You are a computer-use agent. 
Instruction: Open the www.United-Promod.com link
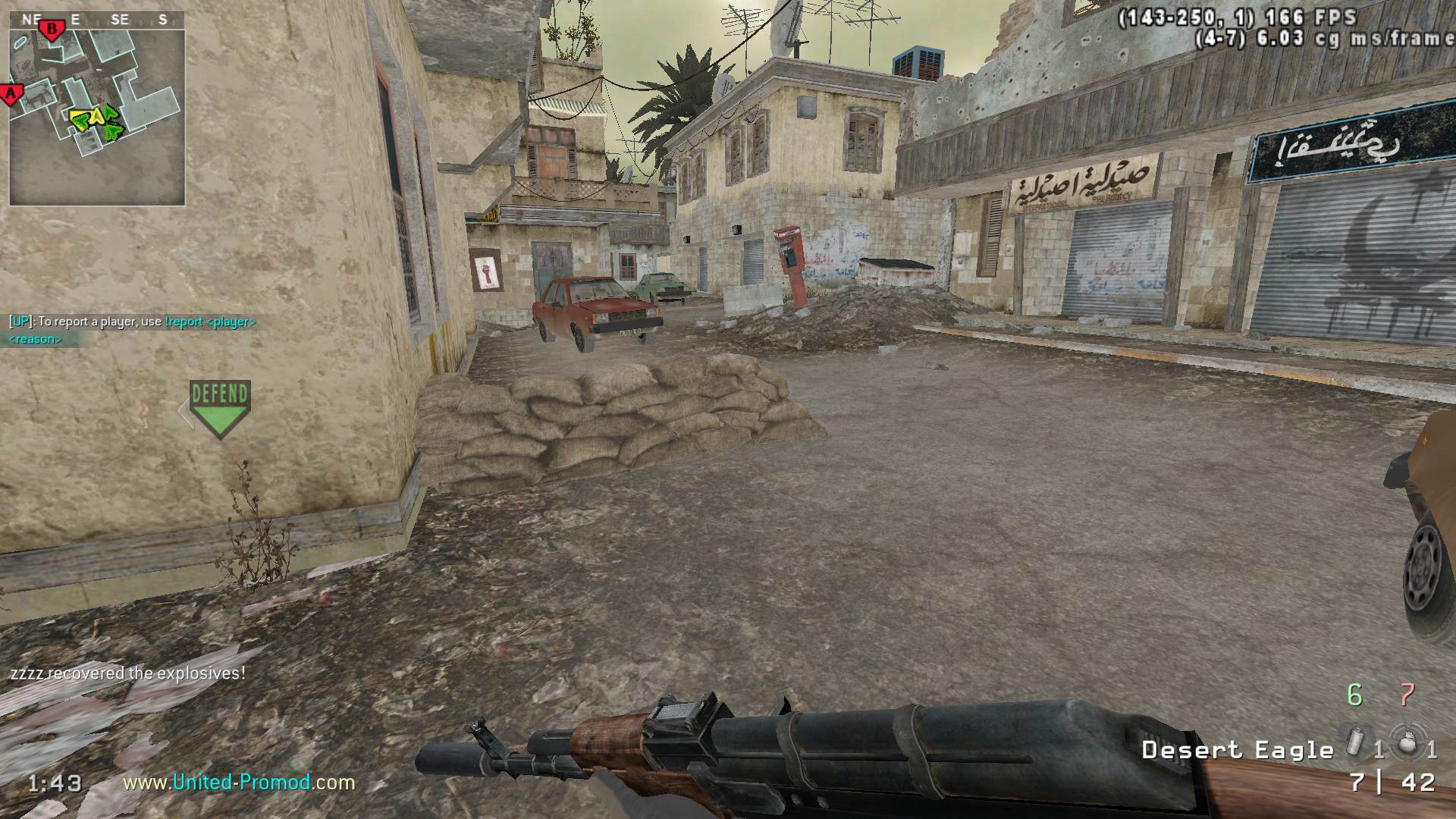tap(239, 782)
